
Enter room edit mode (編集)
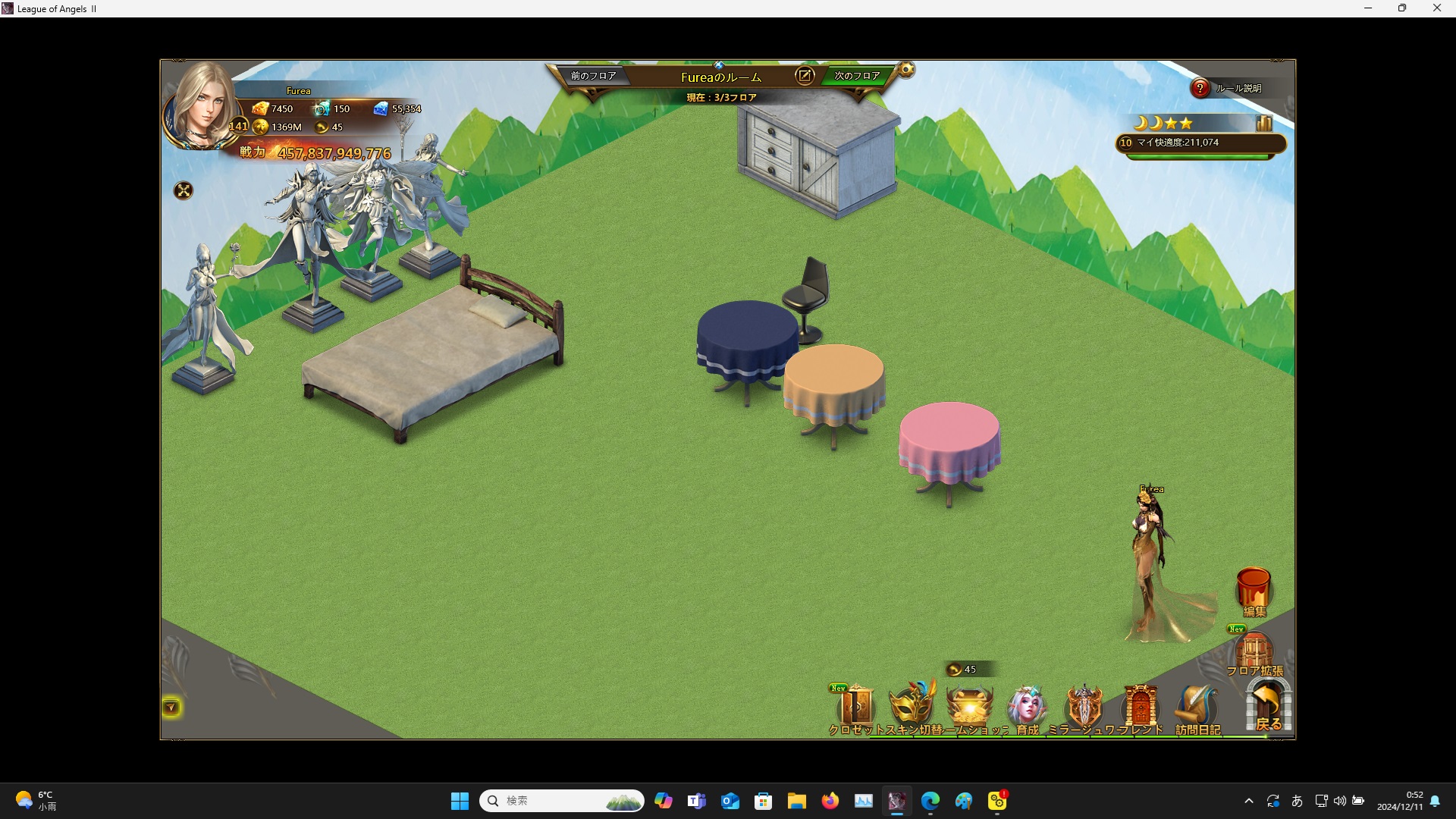[x=1254, y=591]
